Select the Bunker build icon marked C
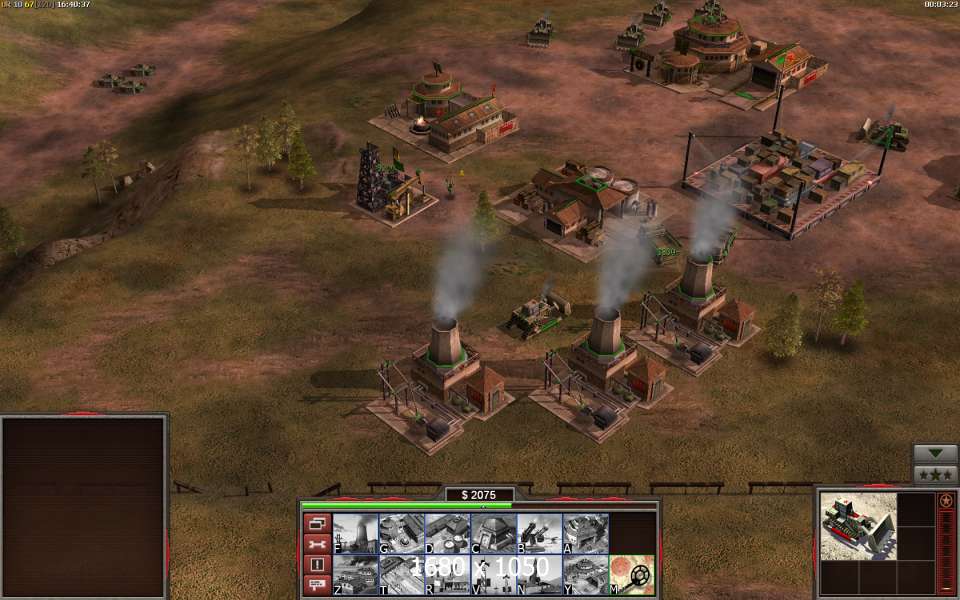This screenshot has width=960, height=600. coord(493,533)
